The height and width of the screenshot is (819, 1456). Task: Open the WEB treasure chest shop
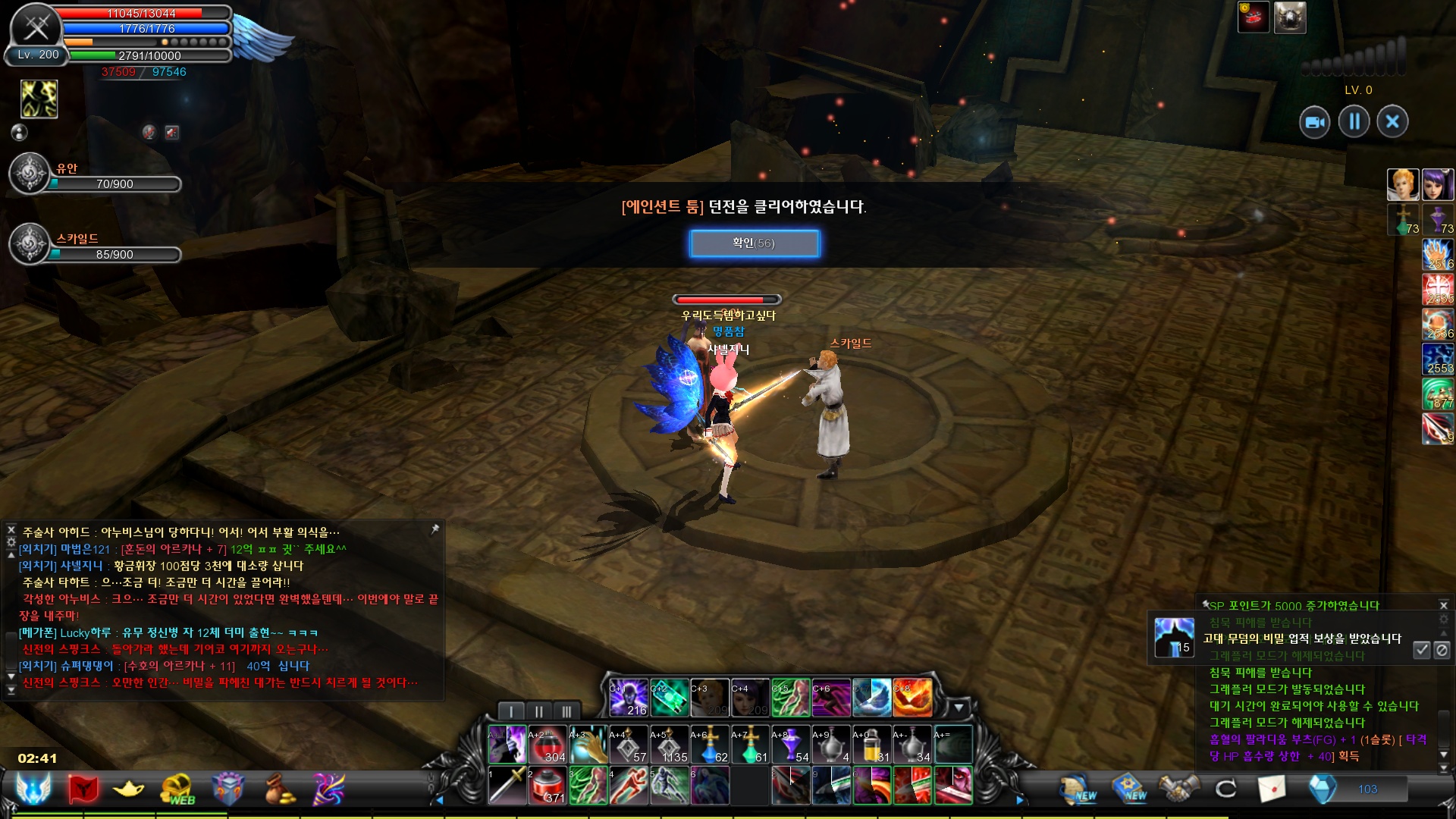(x=177, y=789)
